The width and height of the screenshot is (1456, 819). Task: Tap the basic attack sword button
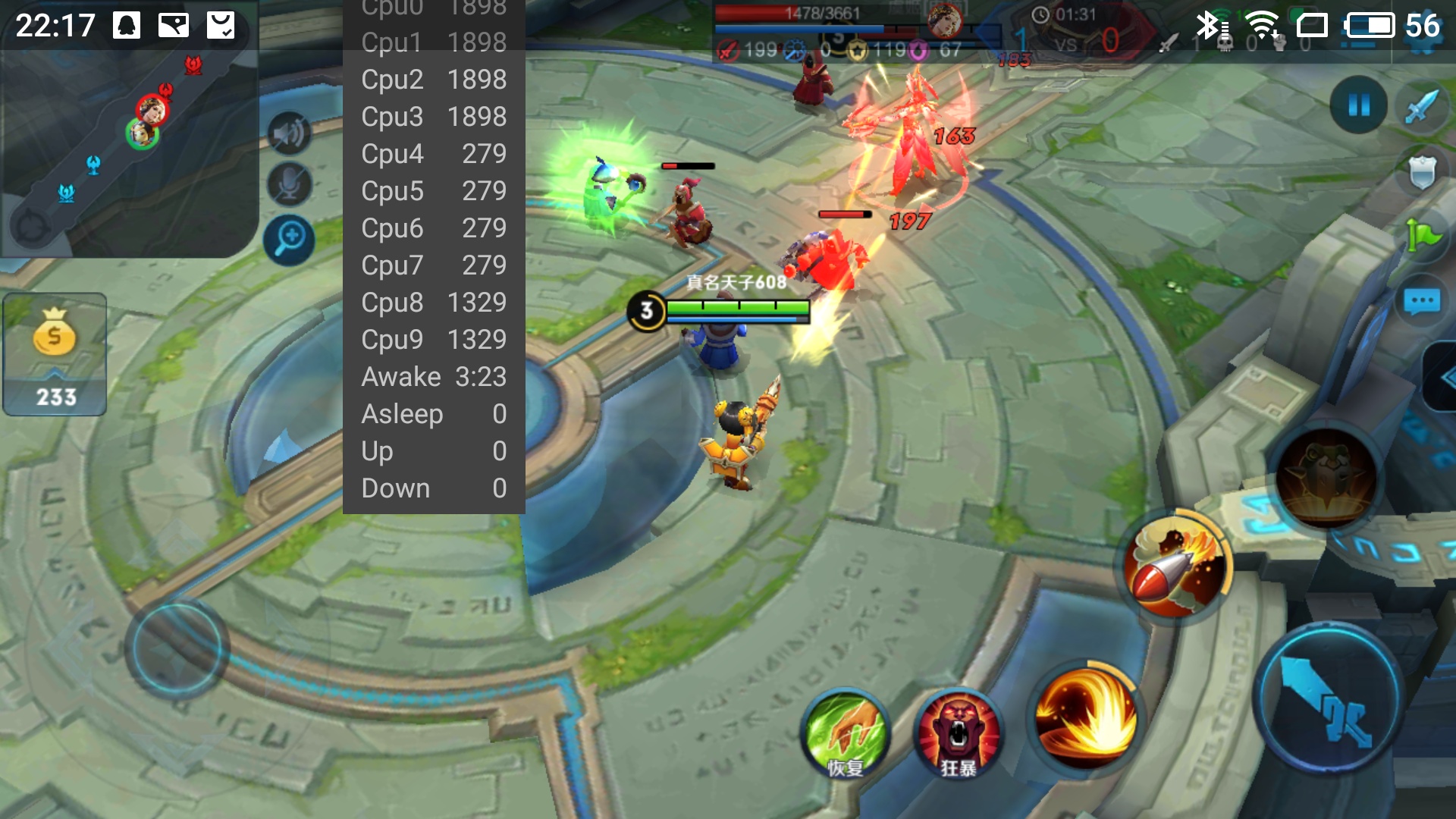pos(1328,699)
